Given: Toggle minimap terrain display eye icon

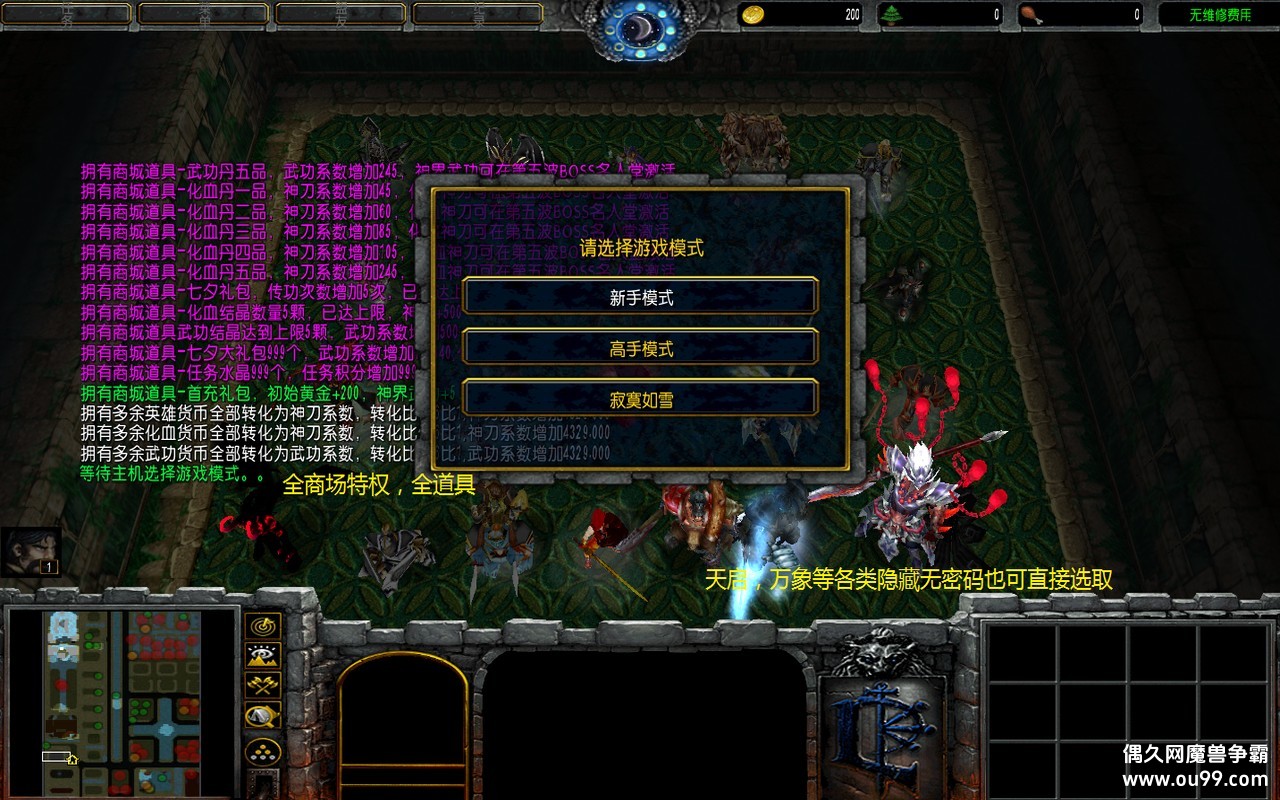Looking at the screenshot, I should coord(263,656).
